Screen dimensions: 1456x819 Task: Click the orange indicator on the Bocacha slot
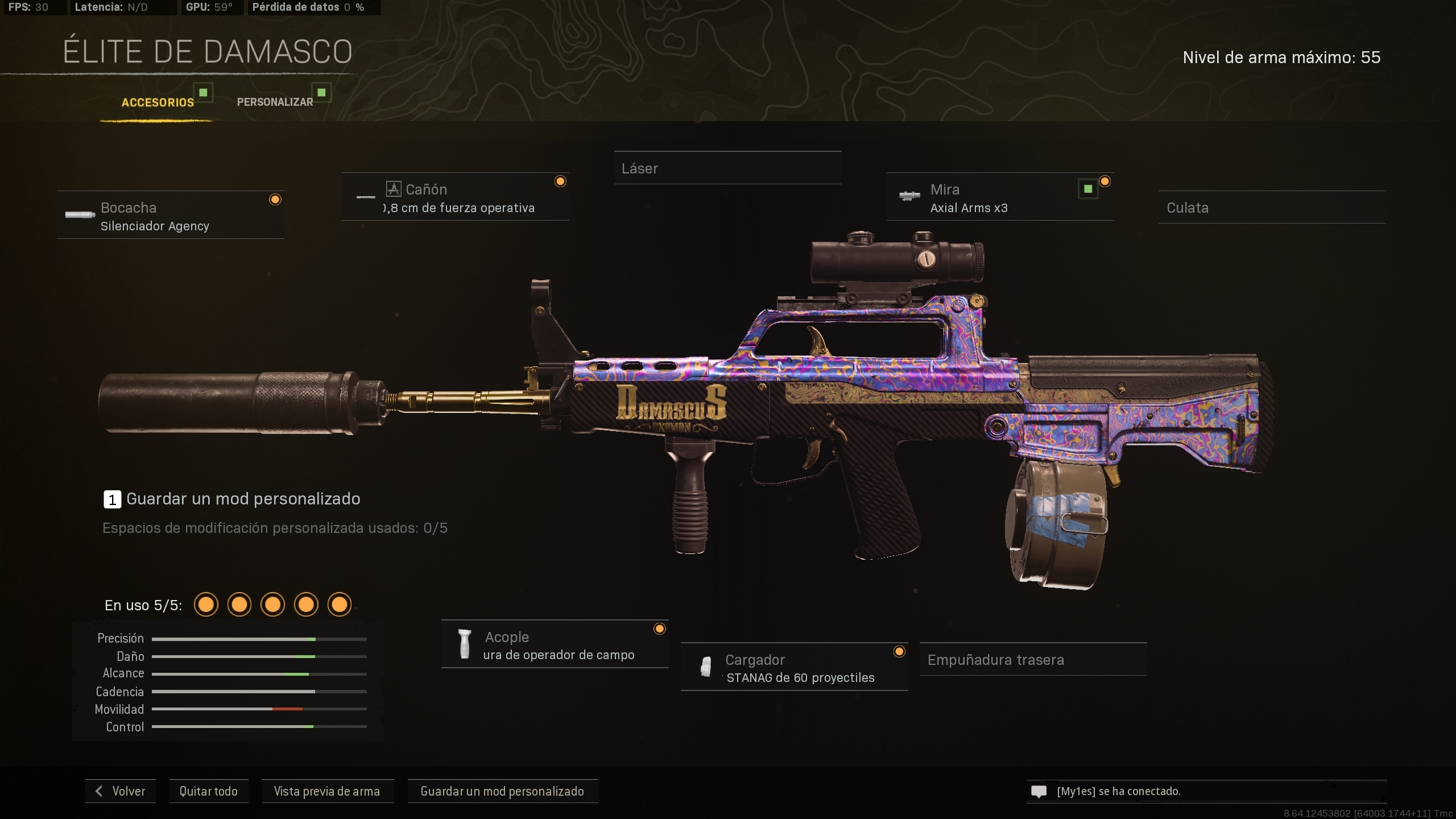pos(276,199)
